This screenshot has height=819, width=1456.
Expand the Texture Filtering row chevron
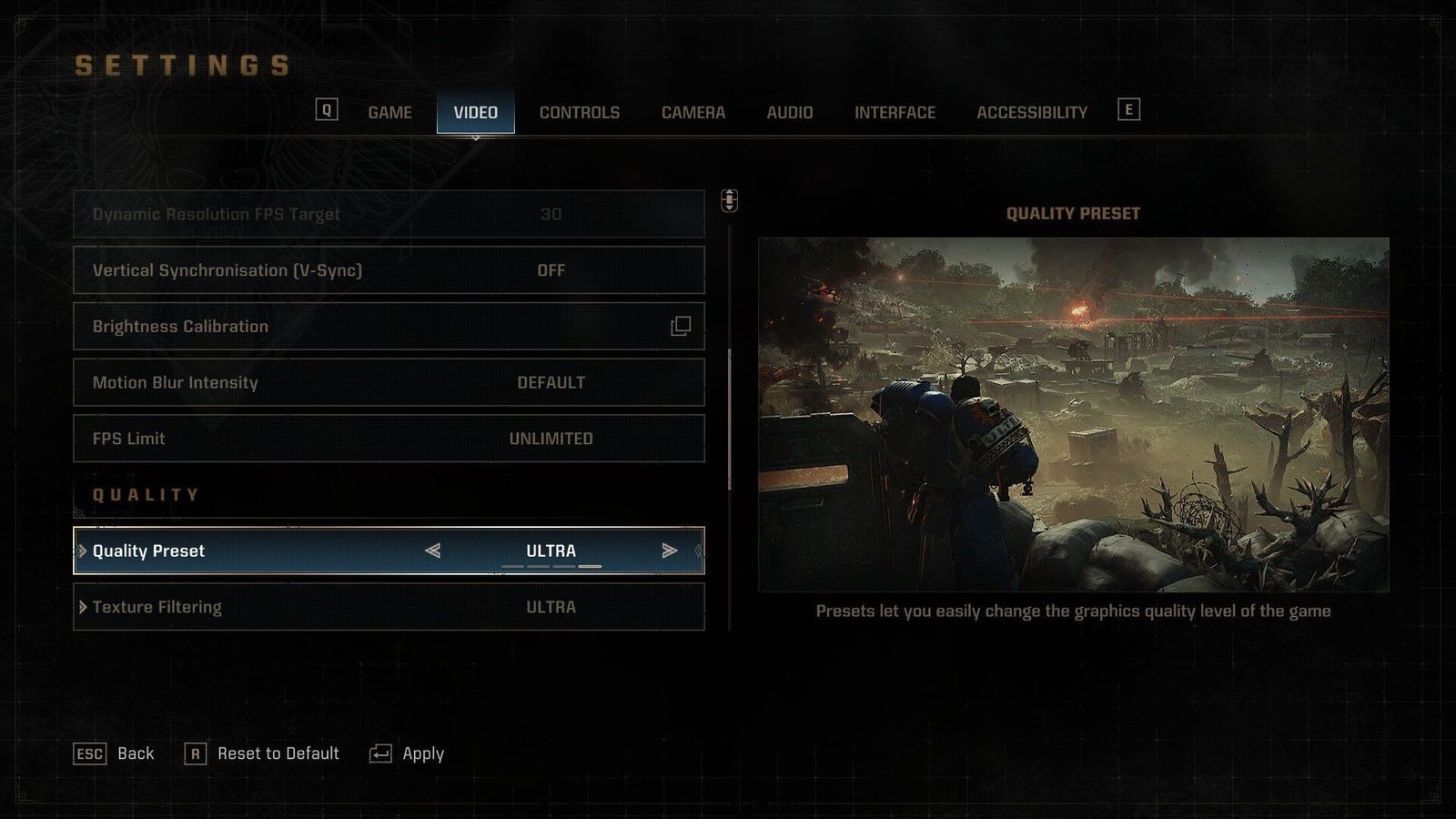click(84, 607)
